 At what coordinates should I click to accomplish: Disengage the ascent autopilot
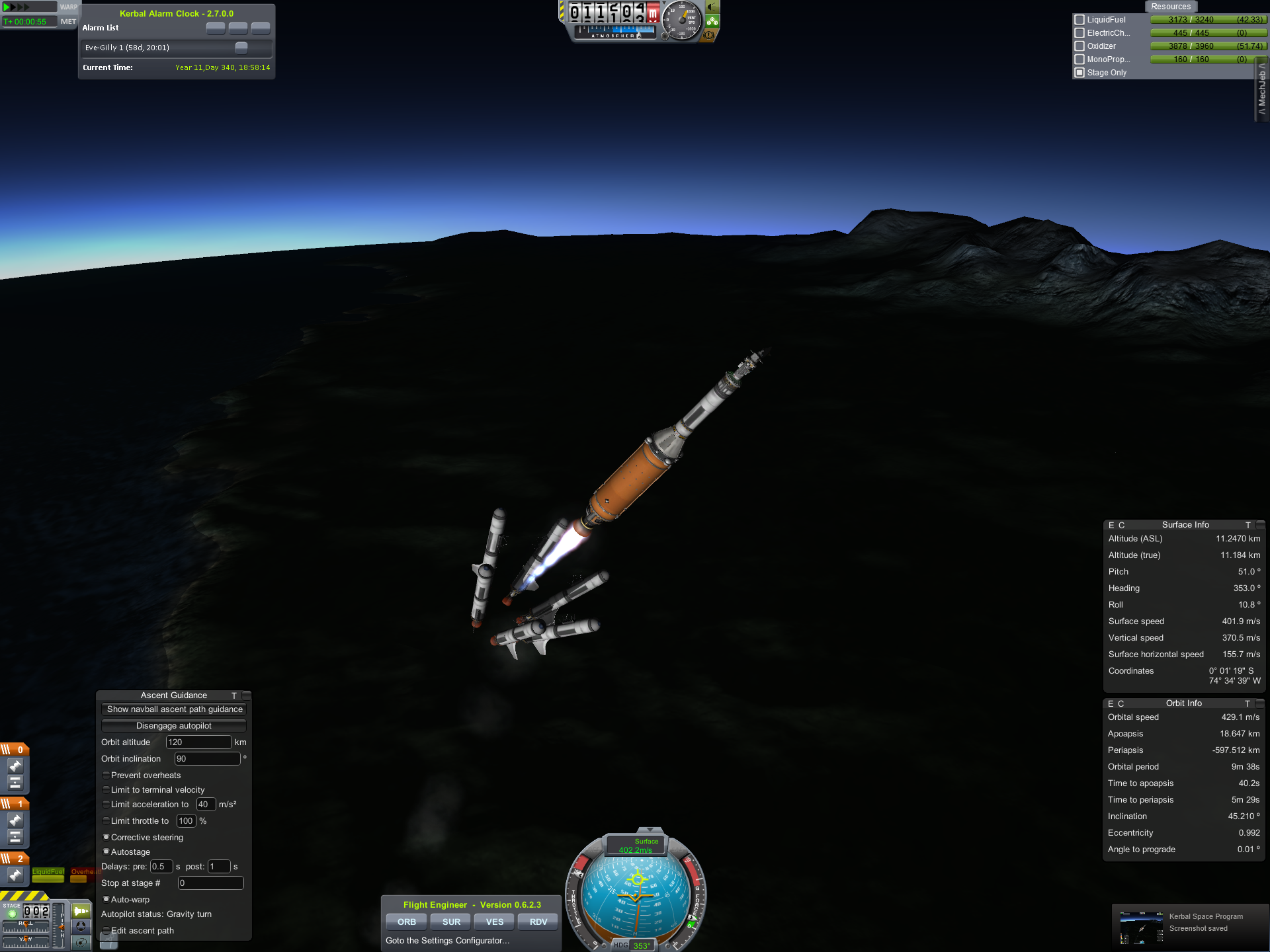174,726
